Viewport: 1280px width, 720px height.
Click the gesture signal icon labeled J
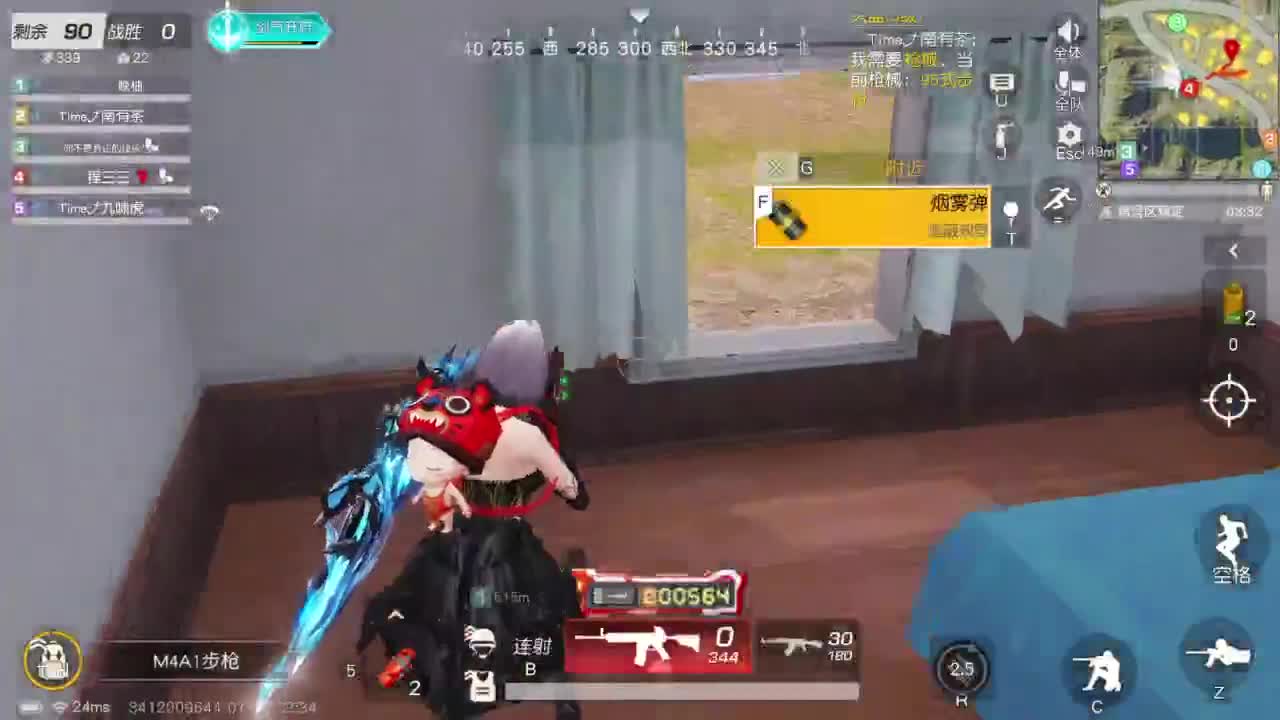coord(1003,135)
